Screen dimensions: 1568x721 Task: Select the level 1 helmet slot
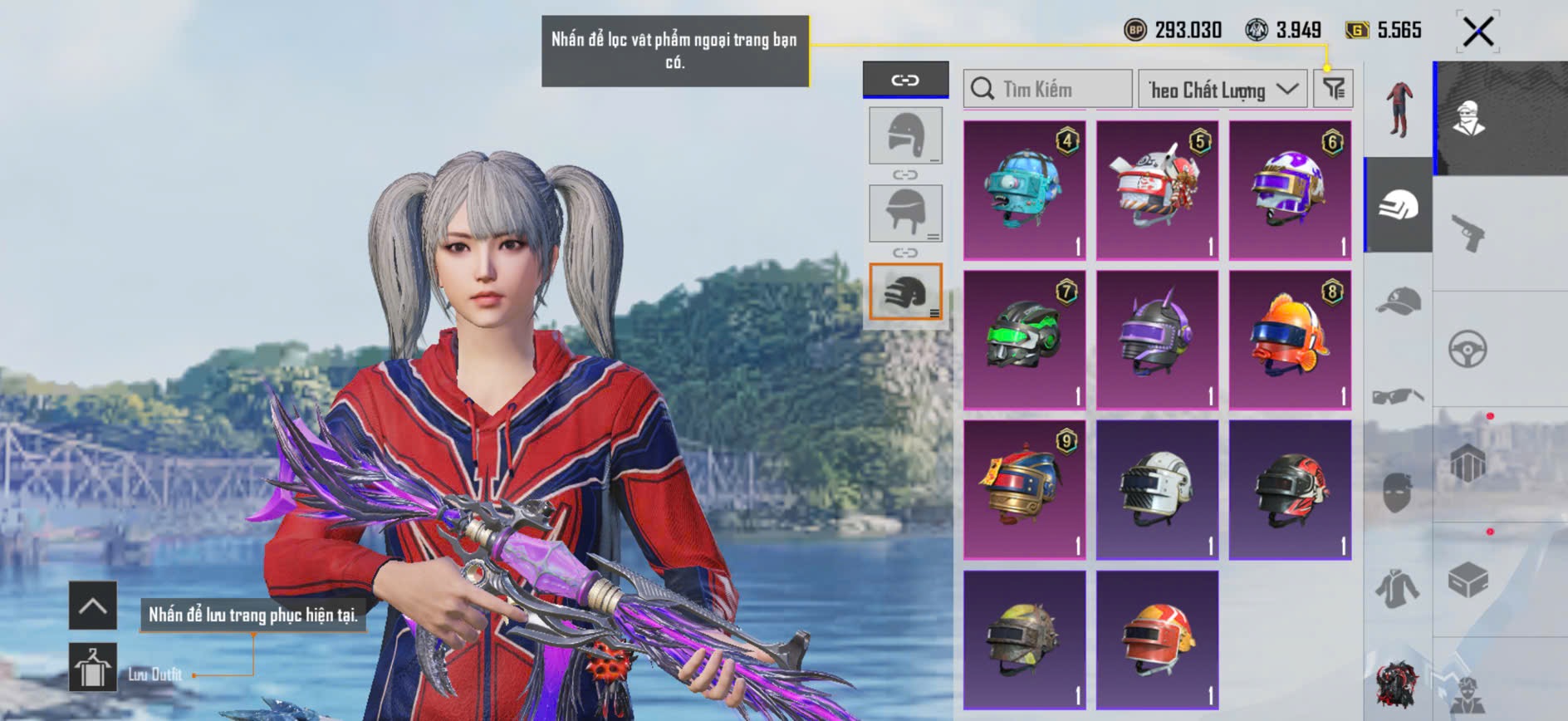905,135
